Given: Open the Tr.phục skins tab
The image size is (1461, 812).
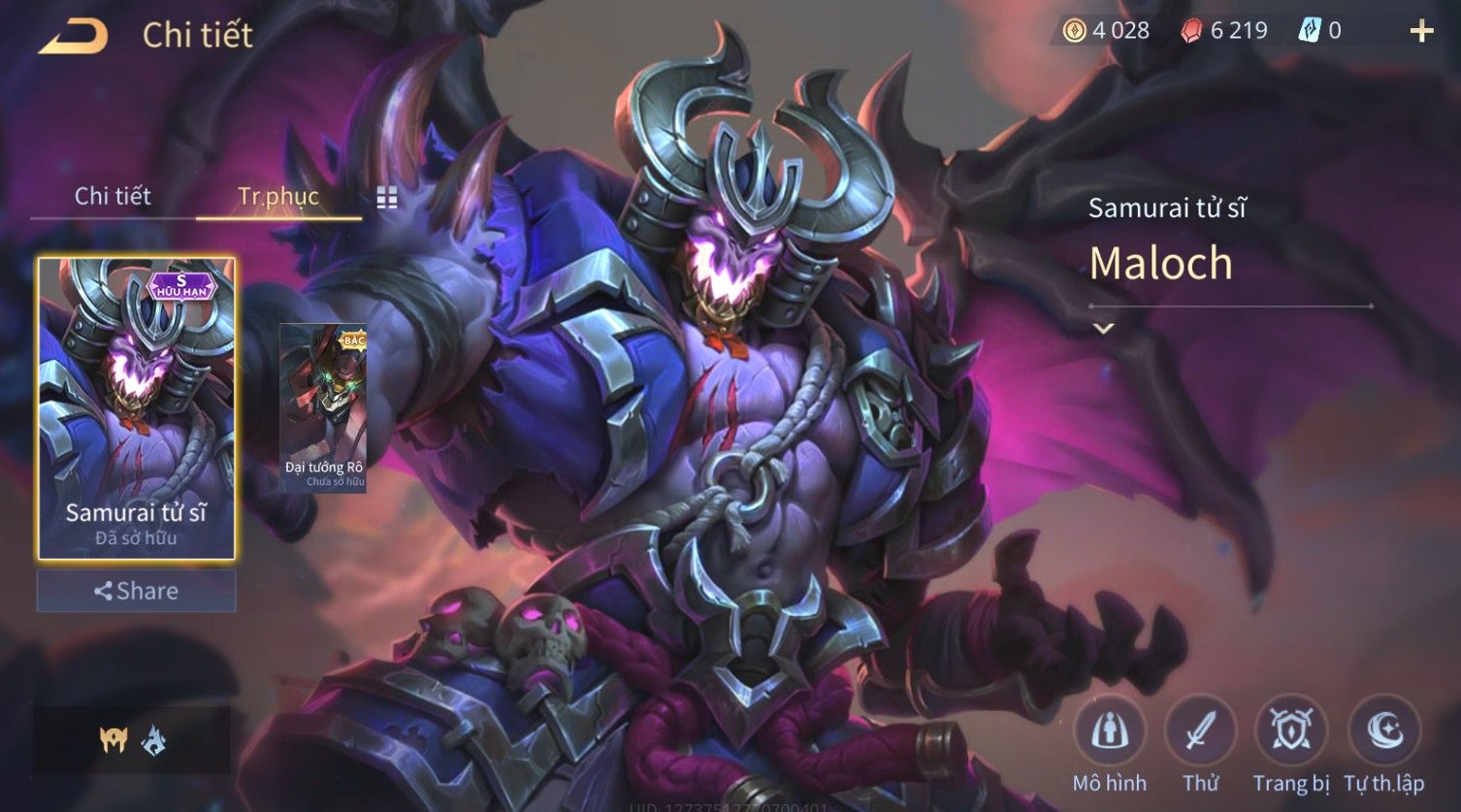Looking at the screenshot, I should [x=278, y=196].
